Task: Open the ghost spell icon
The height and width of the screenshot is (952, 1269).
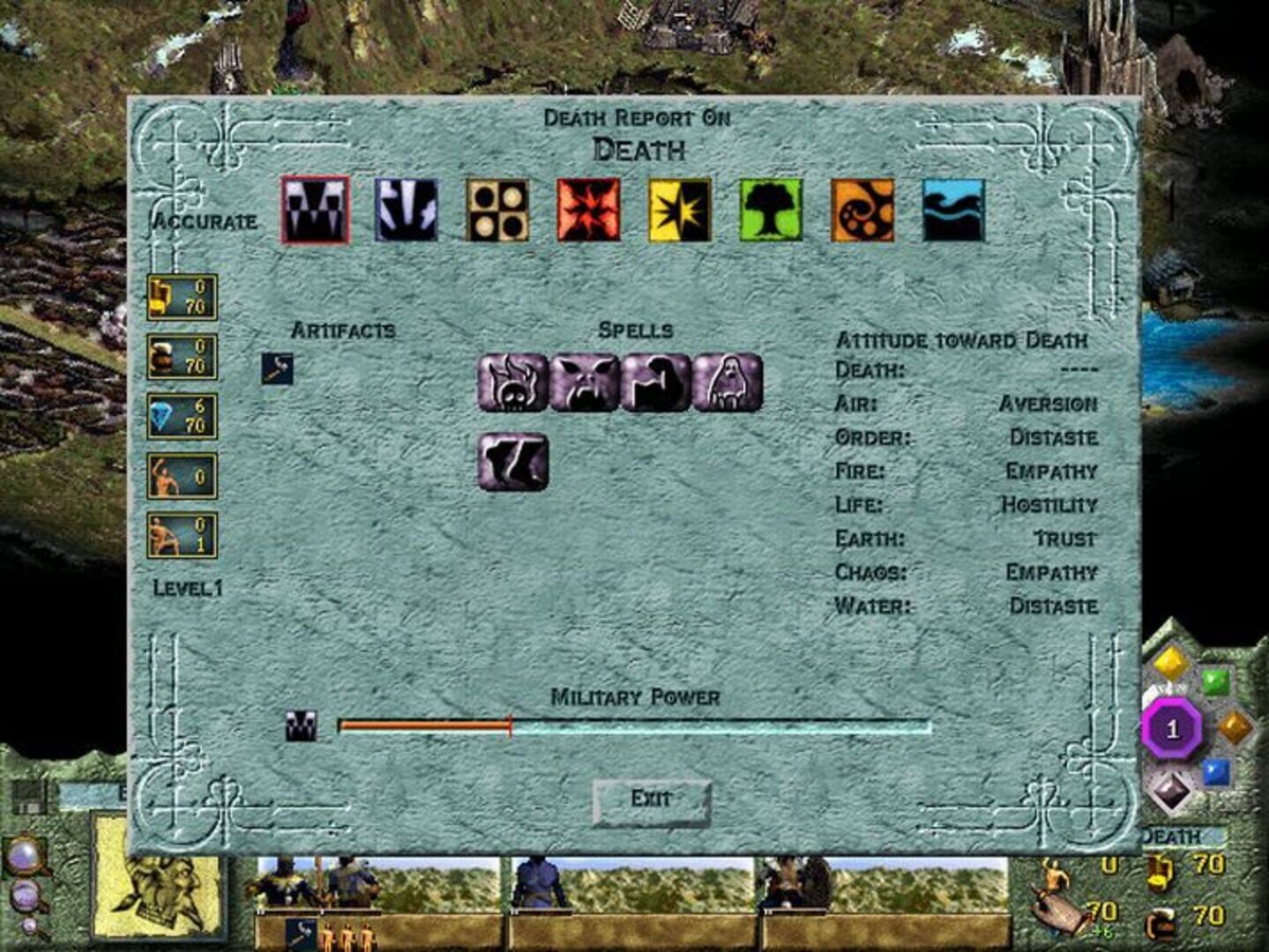Action: 728,381
